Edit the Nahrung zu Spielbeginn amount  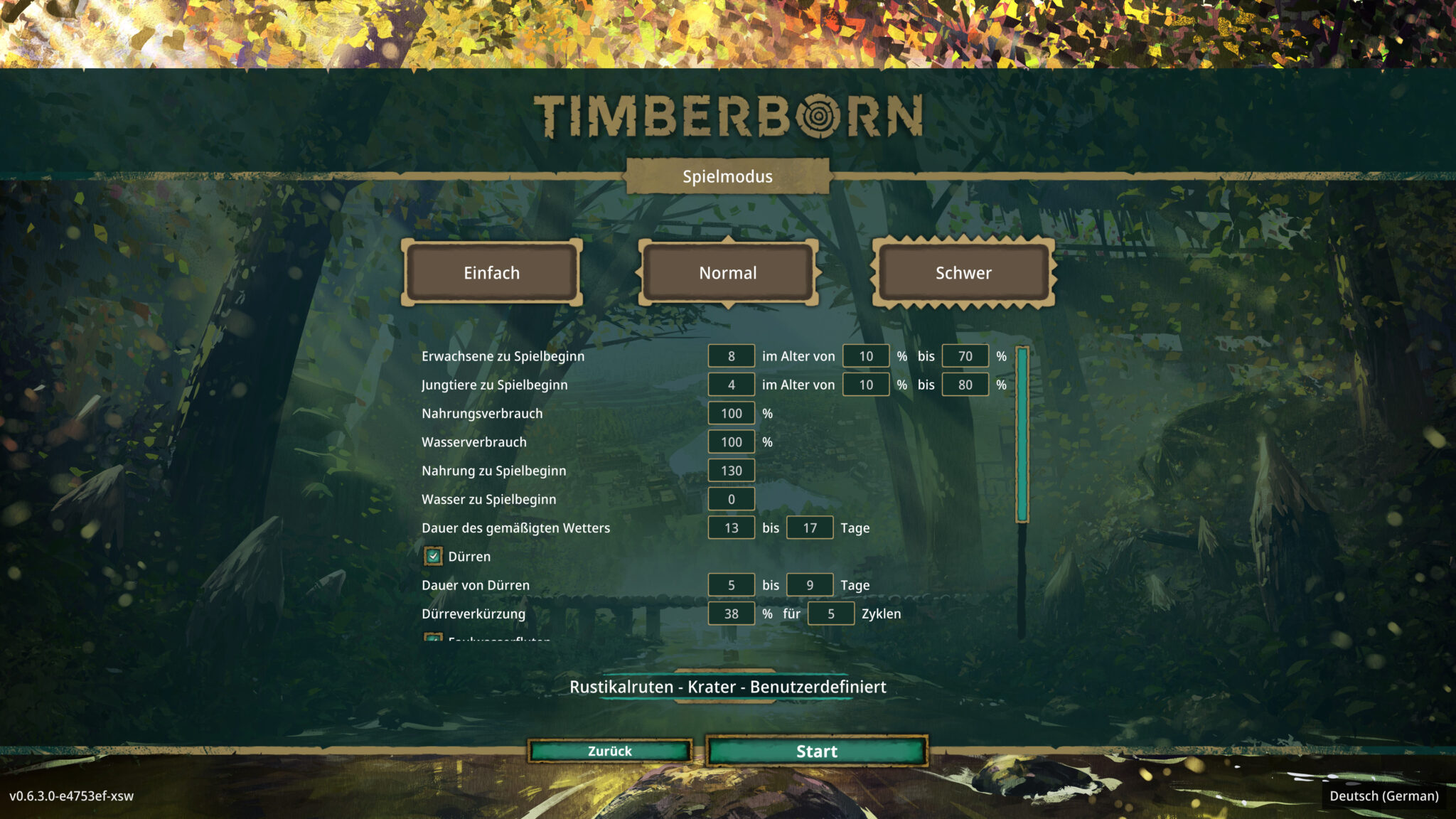[731, 470]
